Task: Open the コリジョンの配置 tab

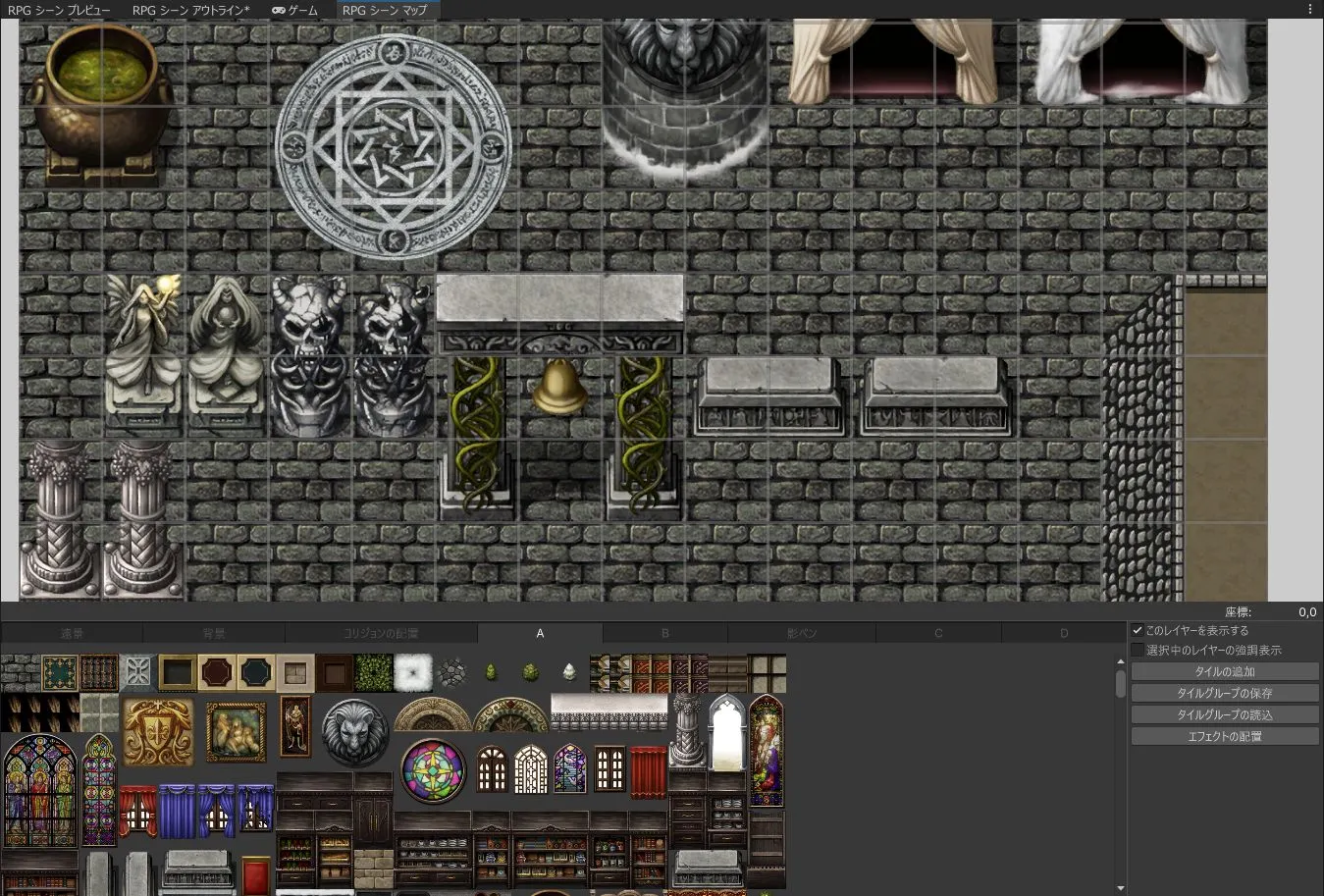Action: 381,634
